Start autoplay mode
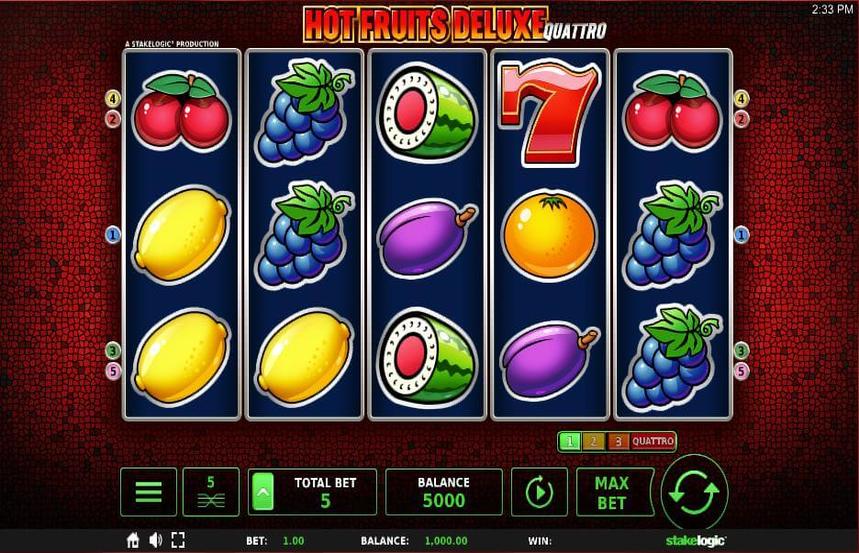 539,492
